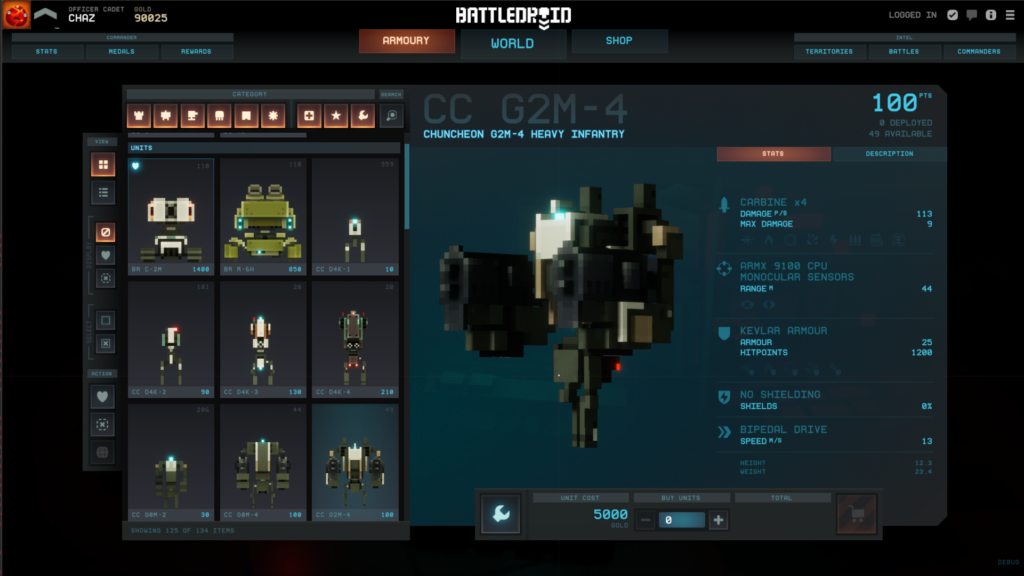Switch to the Shop tab
Image resolution: width=1024 pixels, height=576 pixels.
click(x=619, y=41)
